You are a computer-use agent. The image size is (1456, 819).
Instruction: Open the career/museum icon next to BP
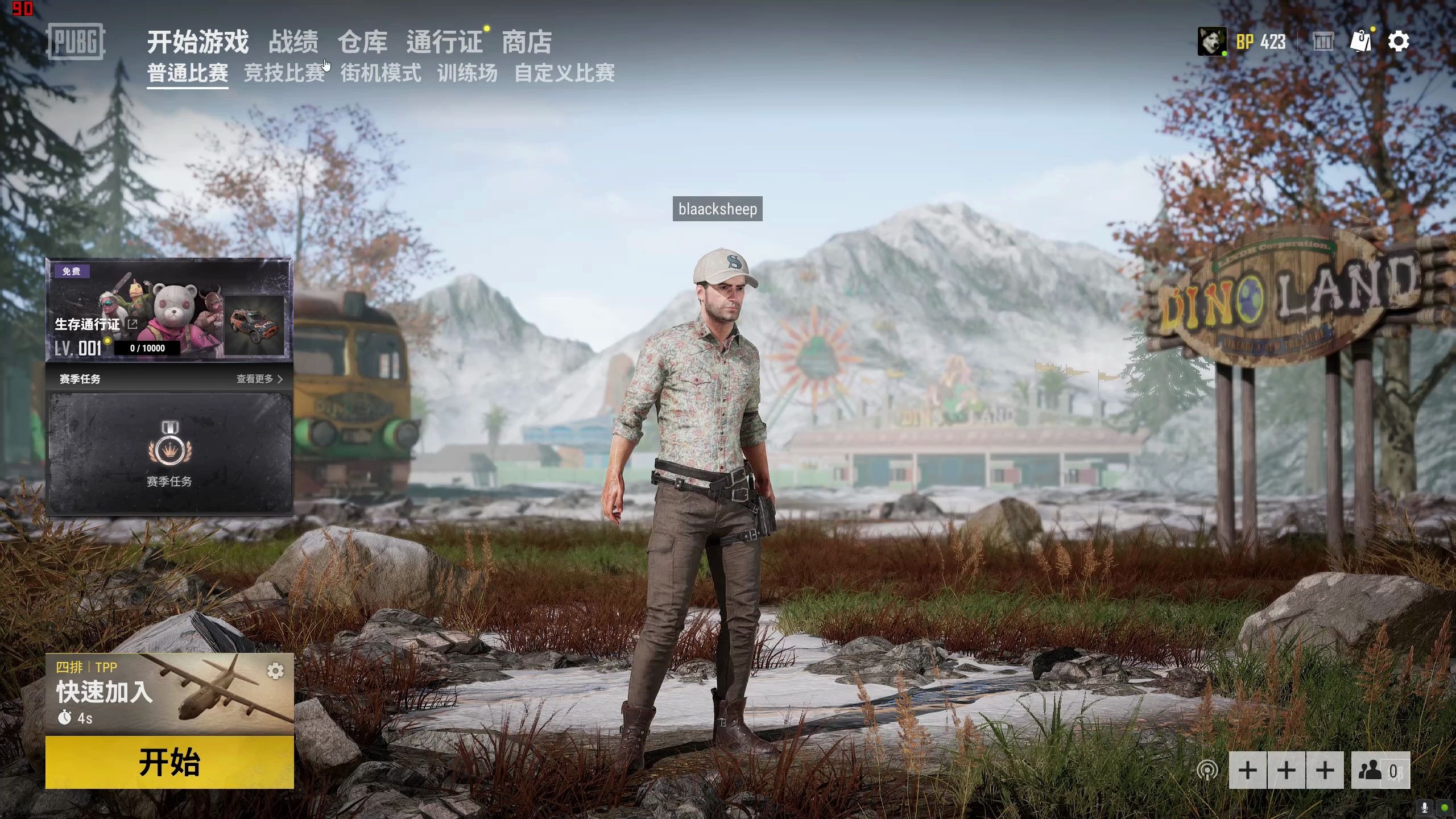point(1323,42)
